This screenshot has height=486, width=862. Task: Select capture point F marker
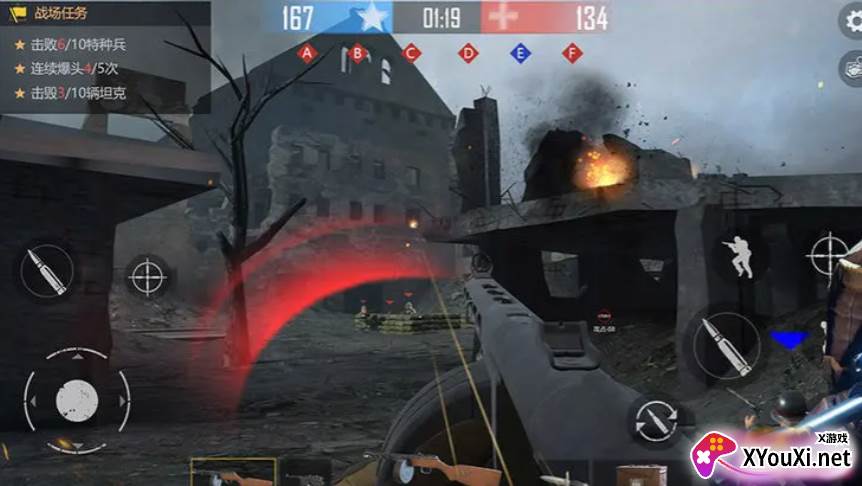(x=572, y=53)
